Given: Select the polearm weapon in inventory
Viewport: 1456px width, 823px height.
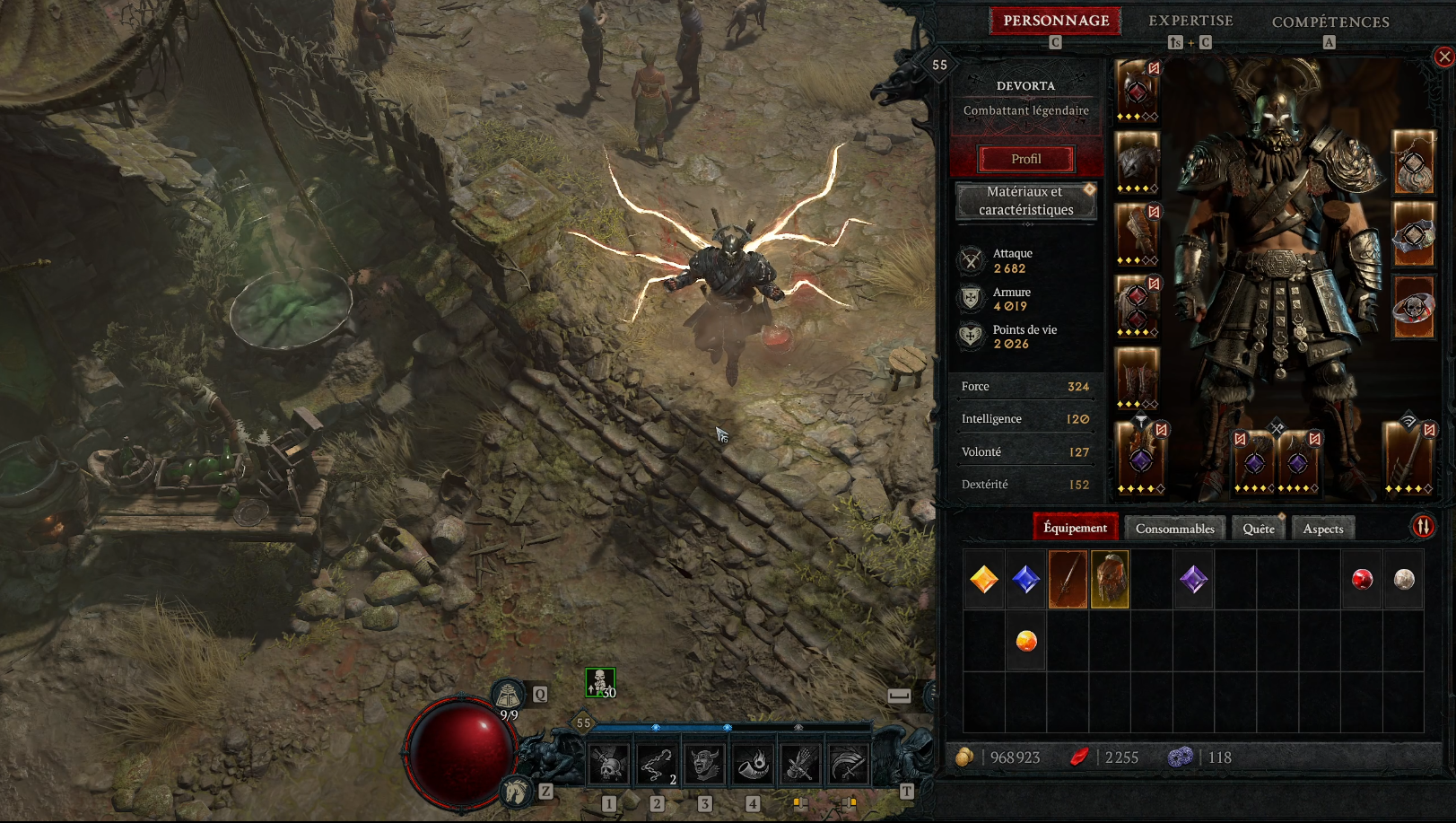Looking at the screenshot, I should (x=1068, y=580).
